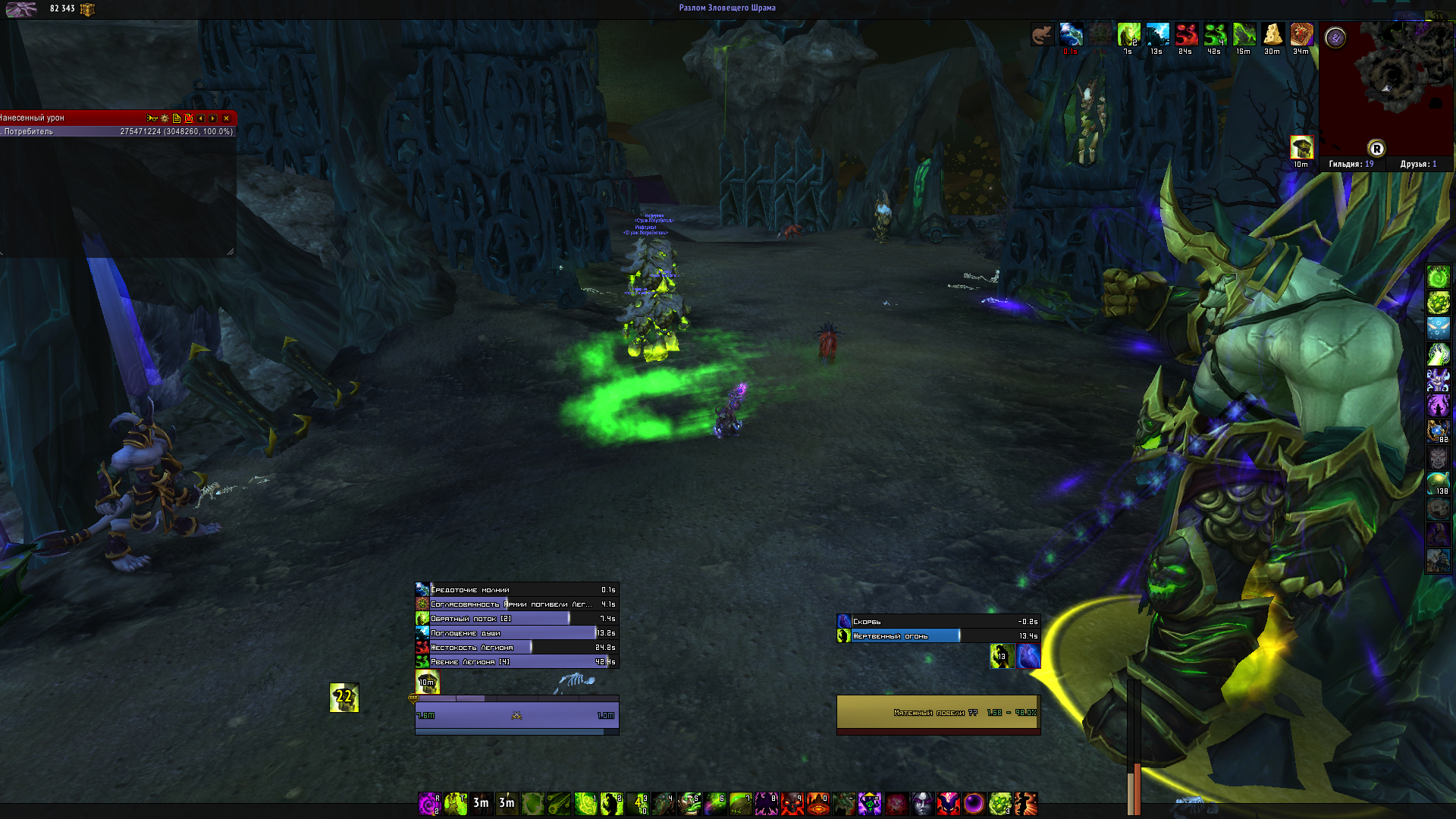Click the round R button under the minimap

1376,149
